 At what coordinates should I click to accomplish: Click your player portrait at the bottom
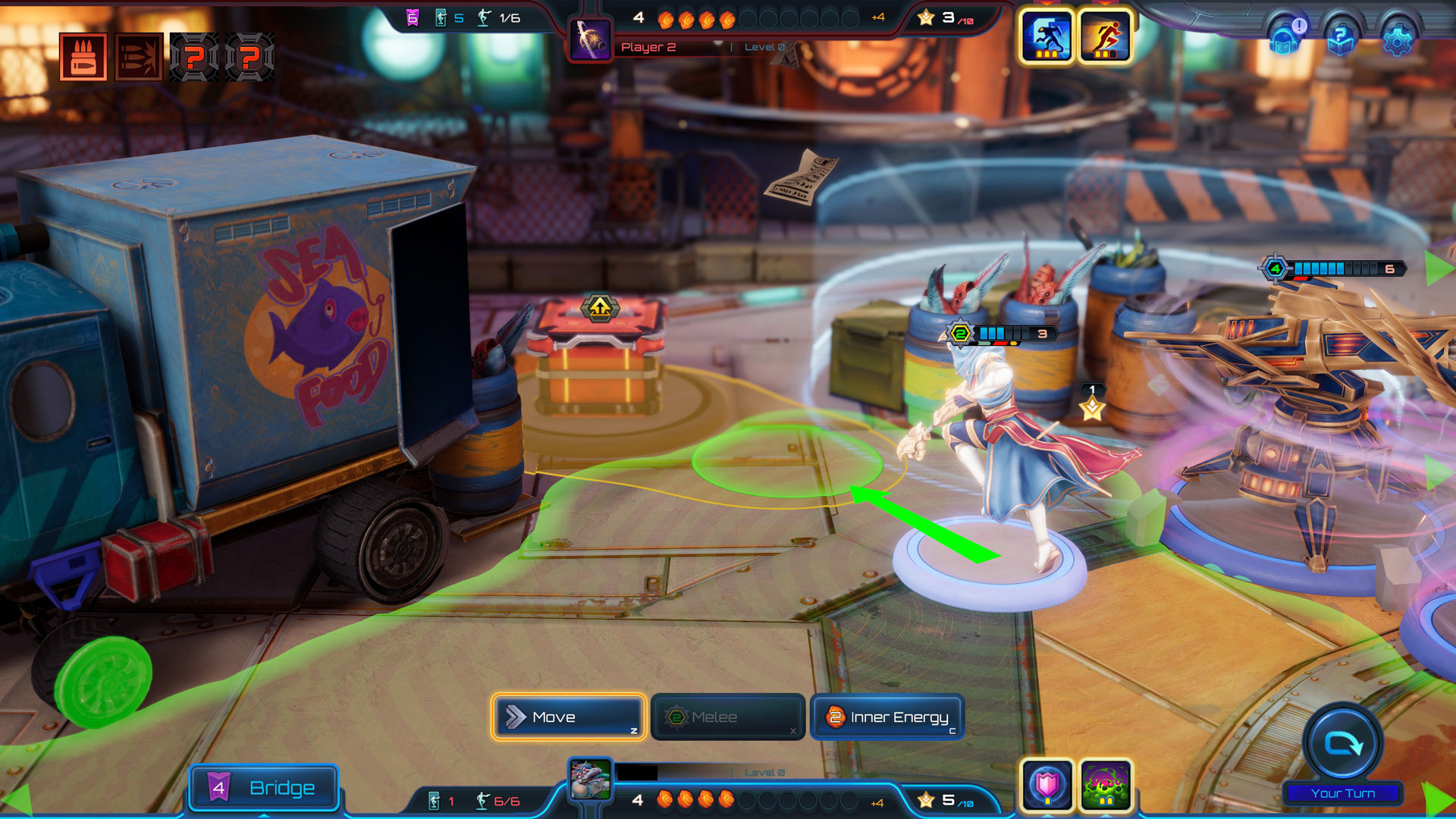591,780
